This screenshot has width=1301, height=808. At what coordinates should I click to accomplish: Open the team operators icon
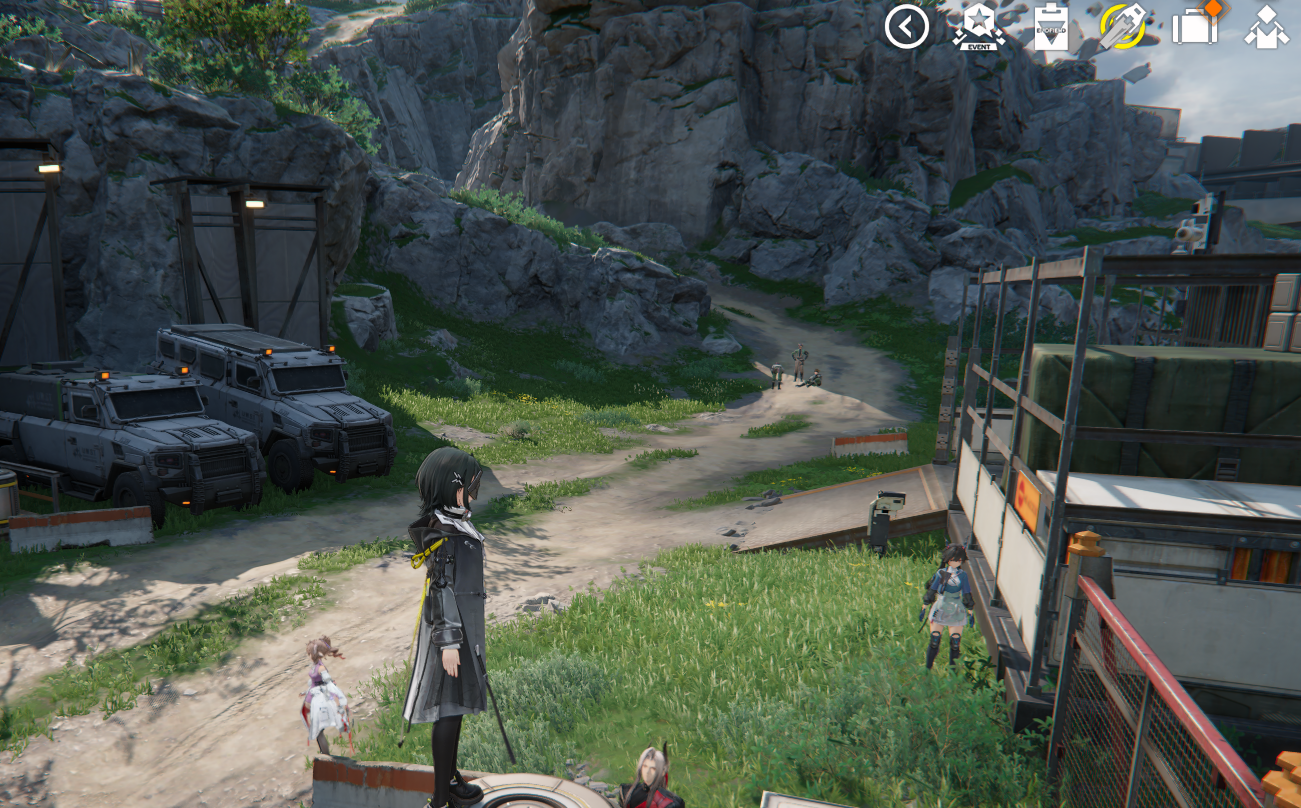pos(1266,27)
